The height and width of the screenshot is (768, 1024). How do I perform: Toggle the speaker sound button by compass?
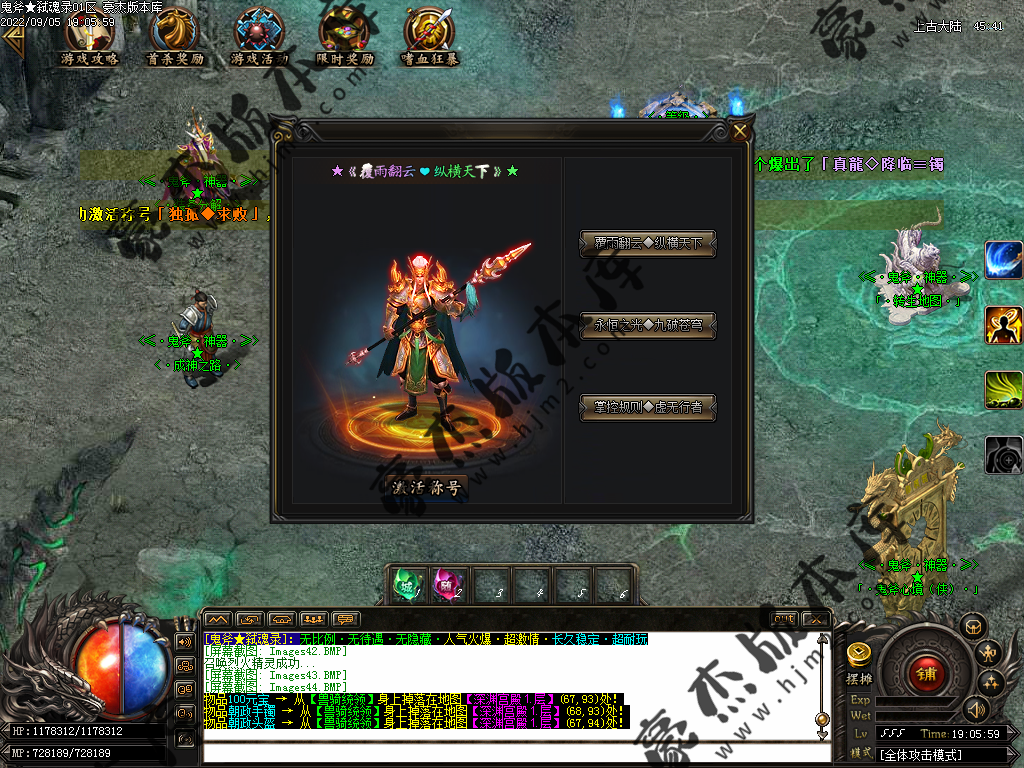975,709
